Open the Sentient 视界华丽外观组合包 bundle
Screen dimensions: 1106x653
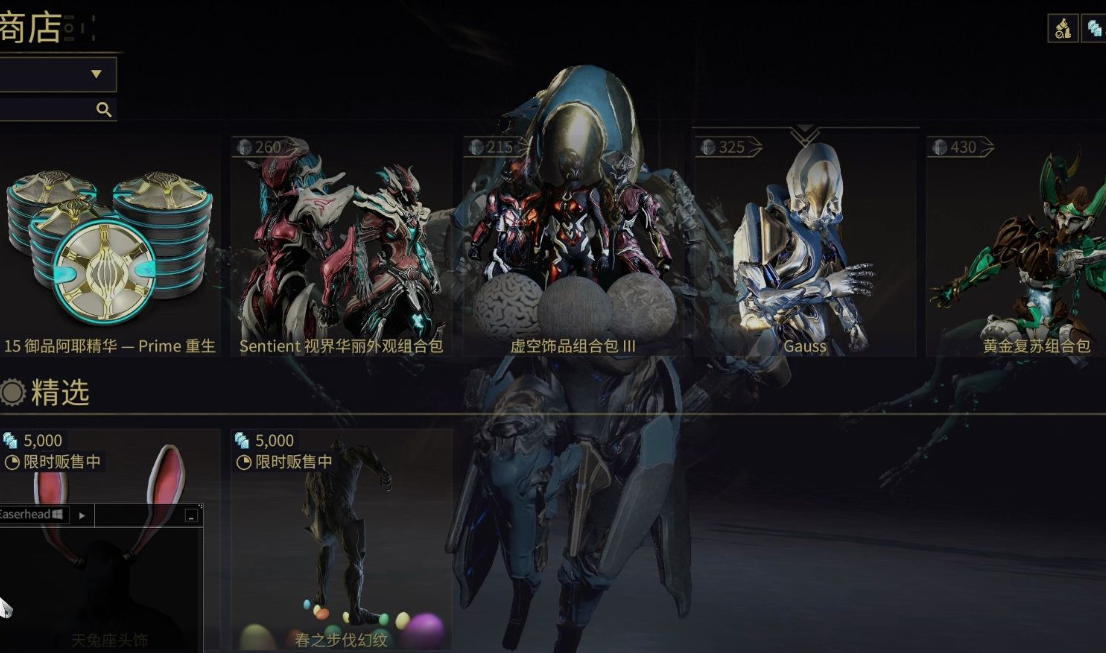pyautogui.click(x=341, y=250)
